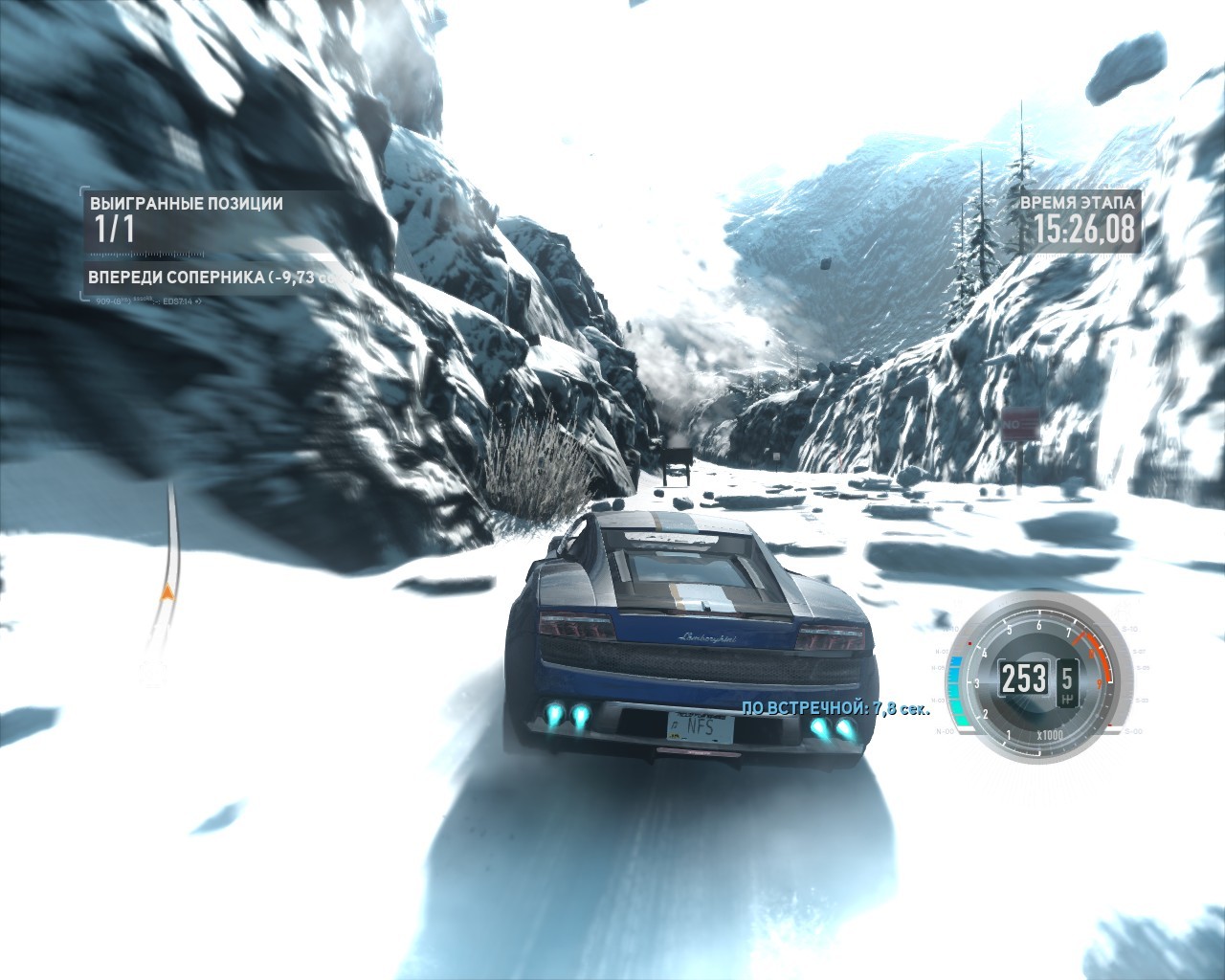Click the curved route progress strip
The image size is (1225, 980).
pyautogui.click(x=167, y=582)
